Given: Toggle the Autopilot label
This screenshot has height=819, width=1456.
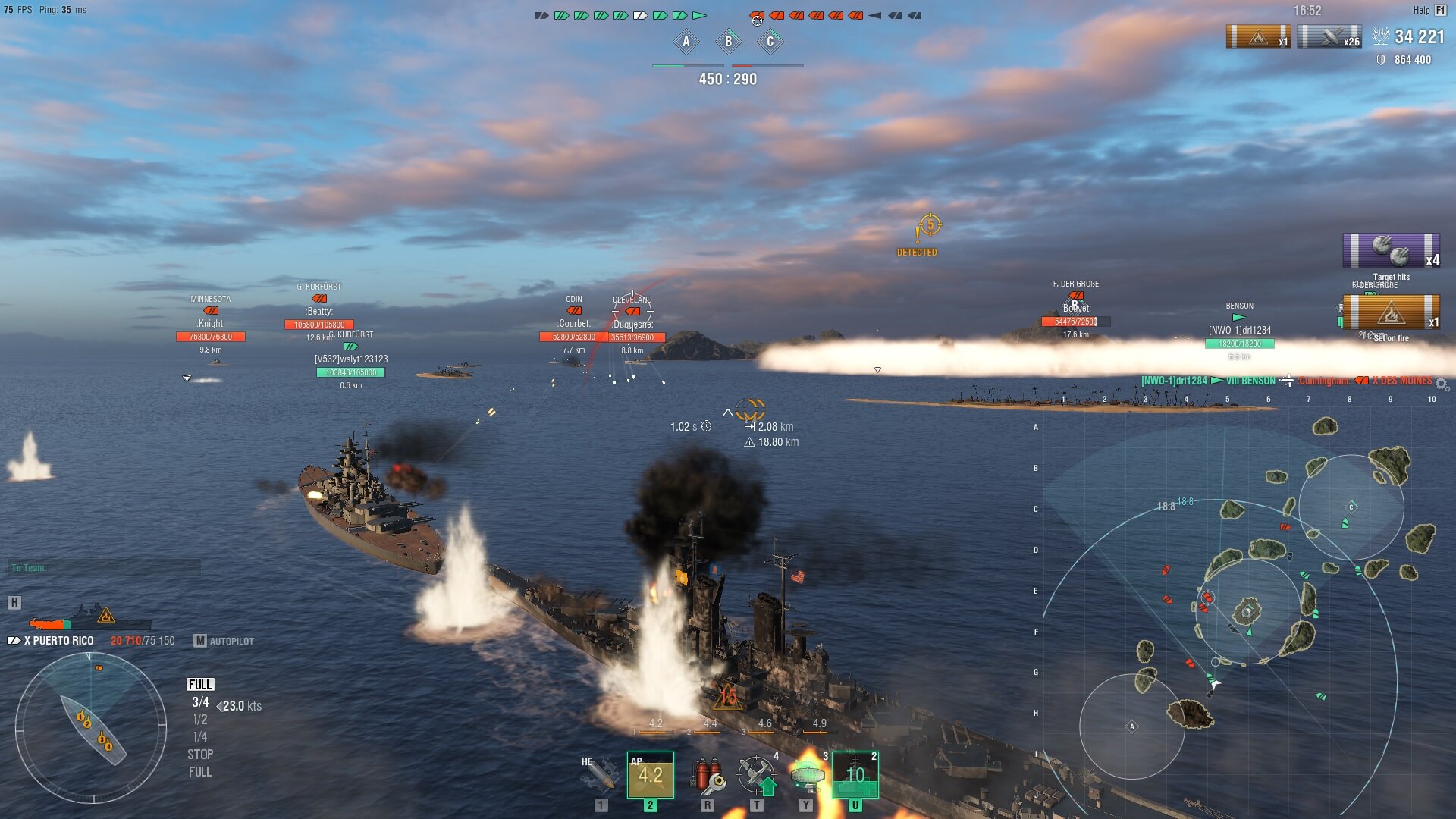Looking at the screenshot, I should coord(224,641).
